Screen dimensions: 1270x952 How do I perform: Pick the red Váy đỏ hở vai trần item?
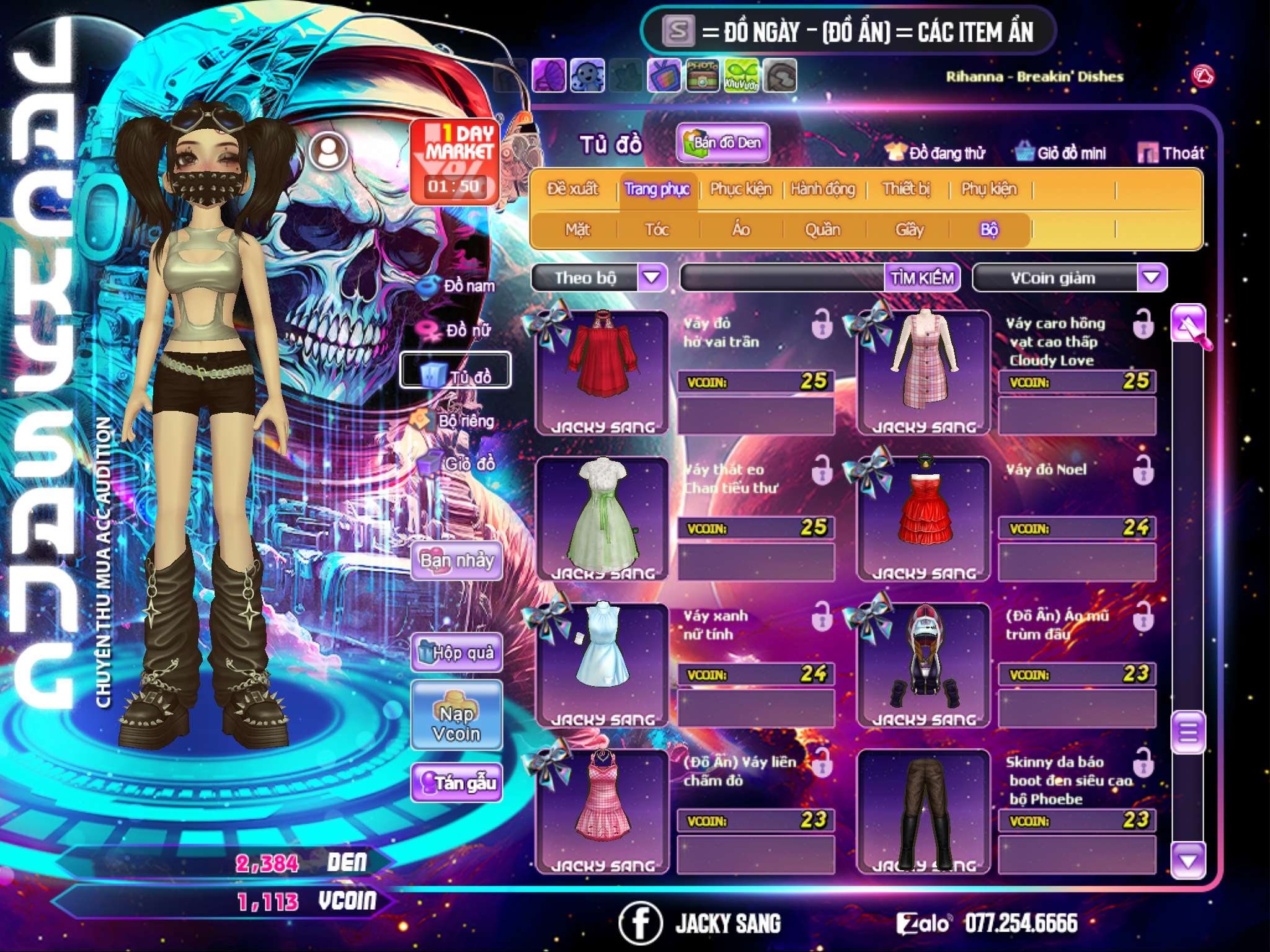click(602, 372)
